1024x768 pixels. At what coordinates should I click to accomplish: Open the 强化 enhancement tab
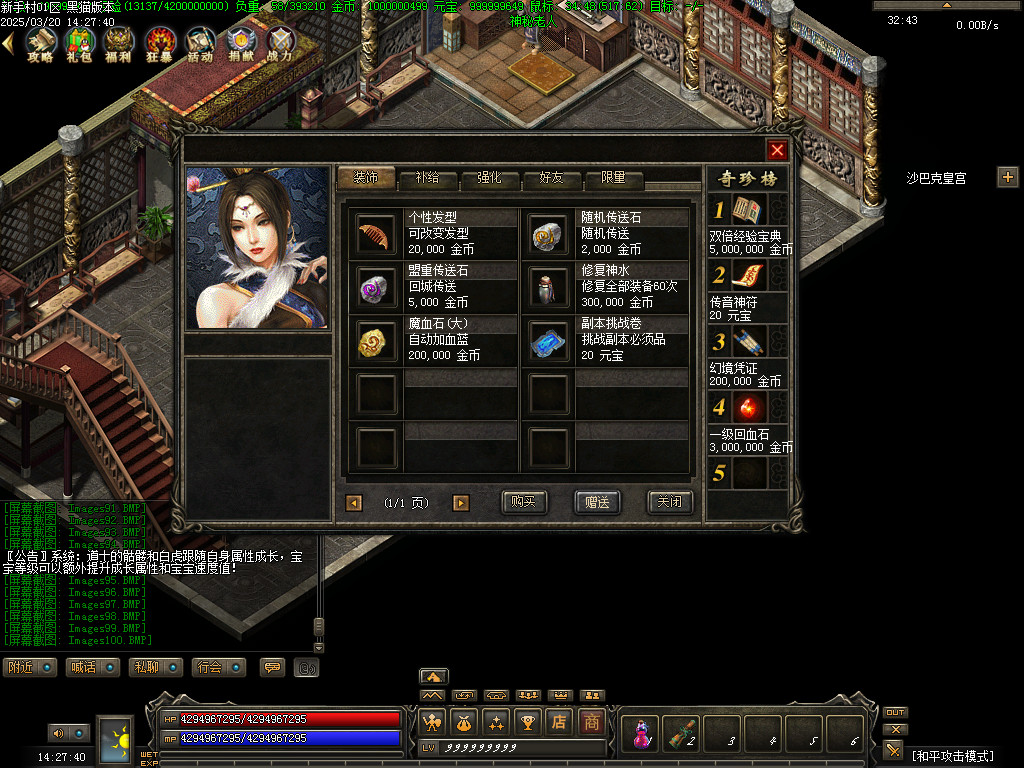click(x=489, y=178)
